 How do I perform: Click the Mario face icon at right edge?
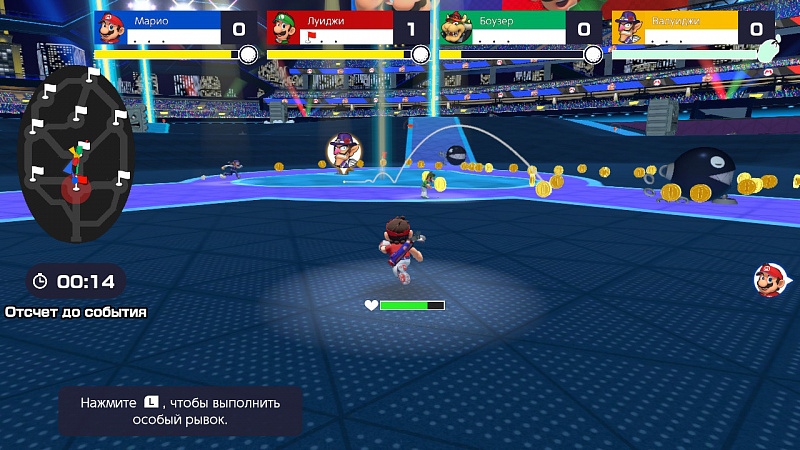(x=768, y=281)
